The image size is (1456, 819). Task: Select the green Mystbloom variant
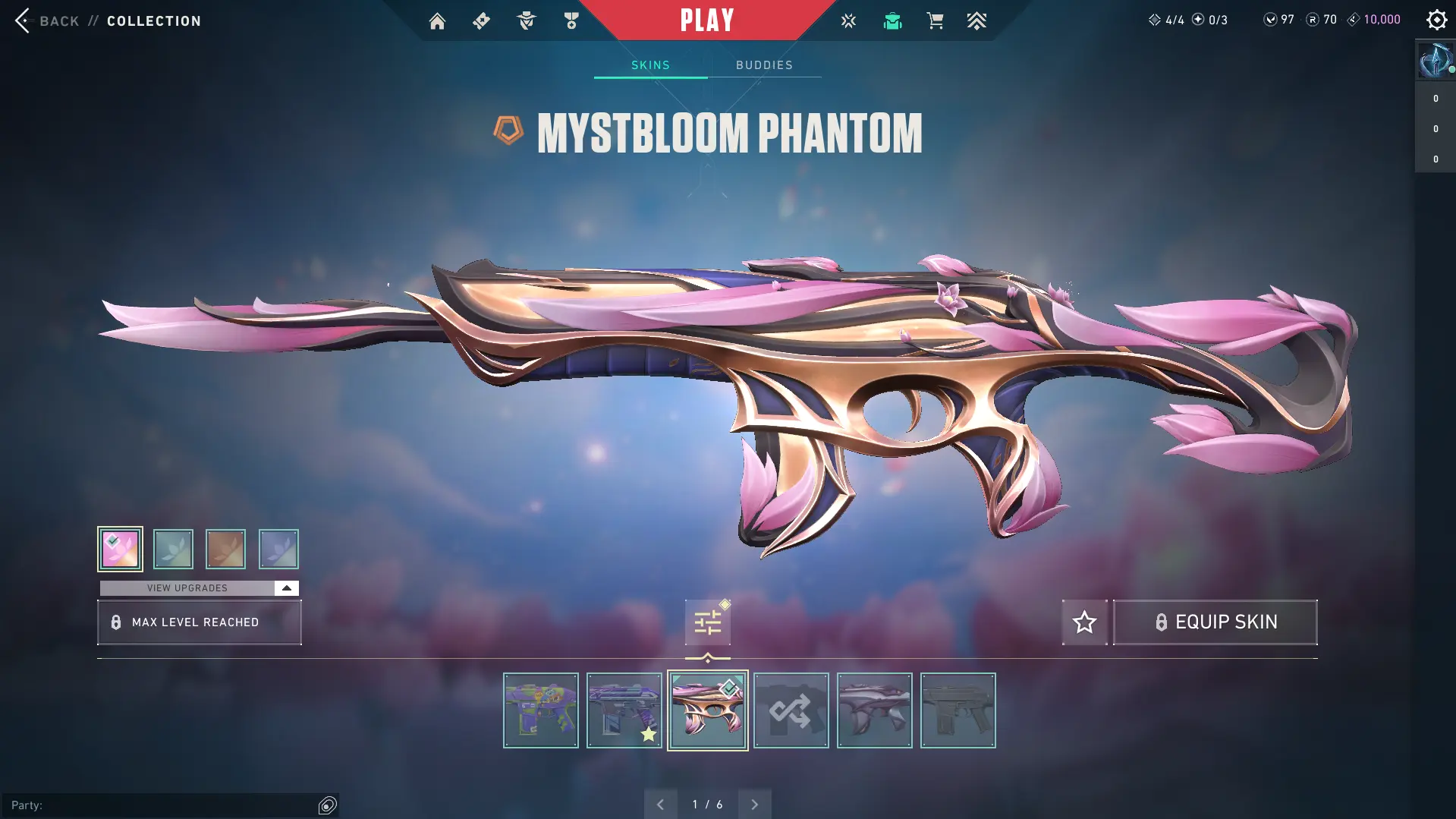coord(173,549)
